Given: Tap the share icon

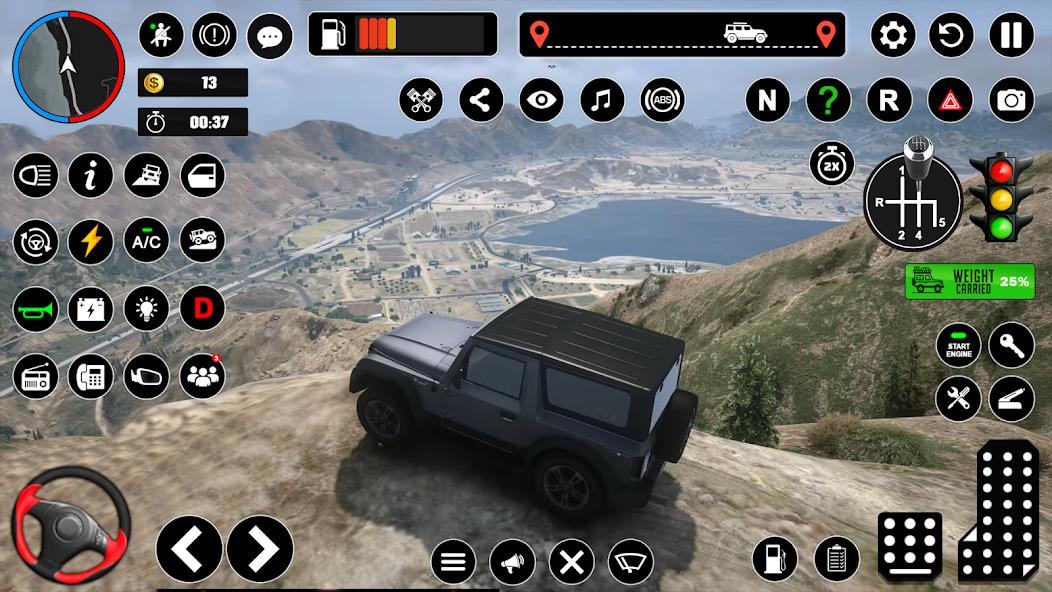Looking at the screenshot, I should point(481,100).
